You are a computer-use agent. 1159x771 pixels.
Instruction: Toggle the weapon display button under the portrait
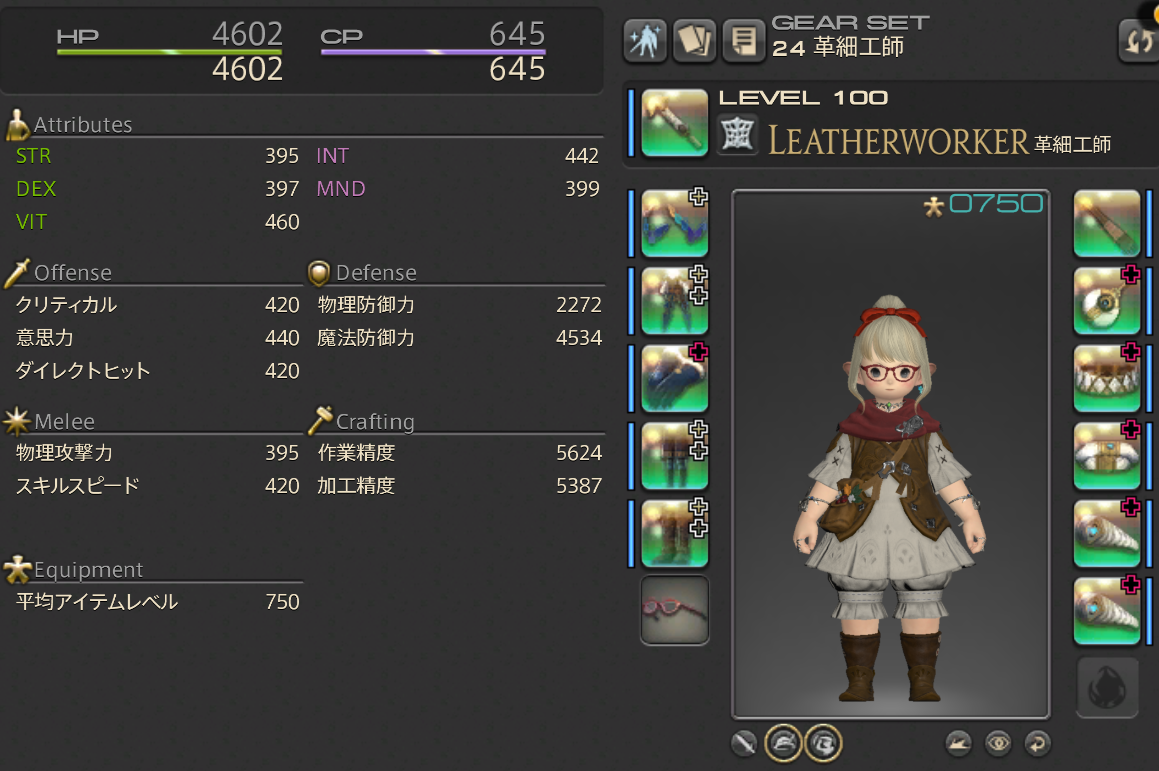pyautogui.click(x=743, y=743)
